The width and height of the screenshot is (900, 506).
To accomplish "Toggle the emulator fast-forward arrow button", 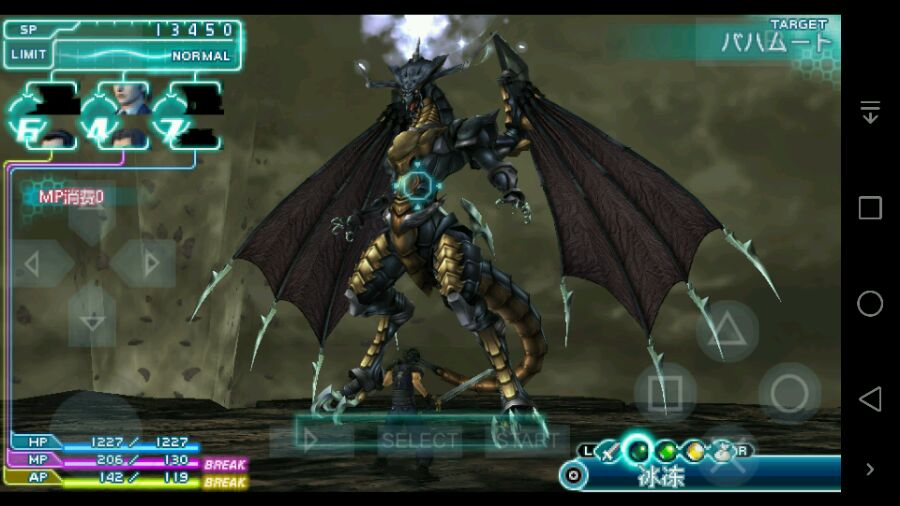I will (311, 440).
